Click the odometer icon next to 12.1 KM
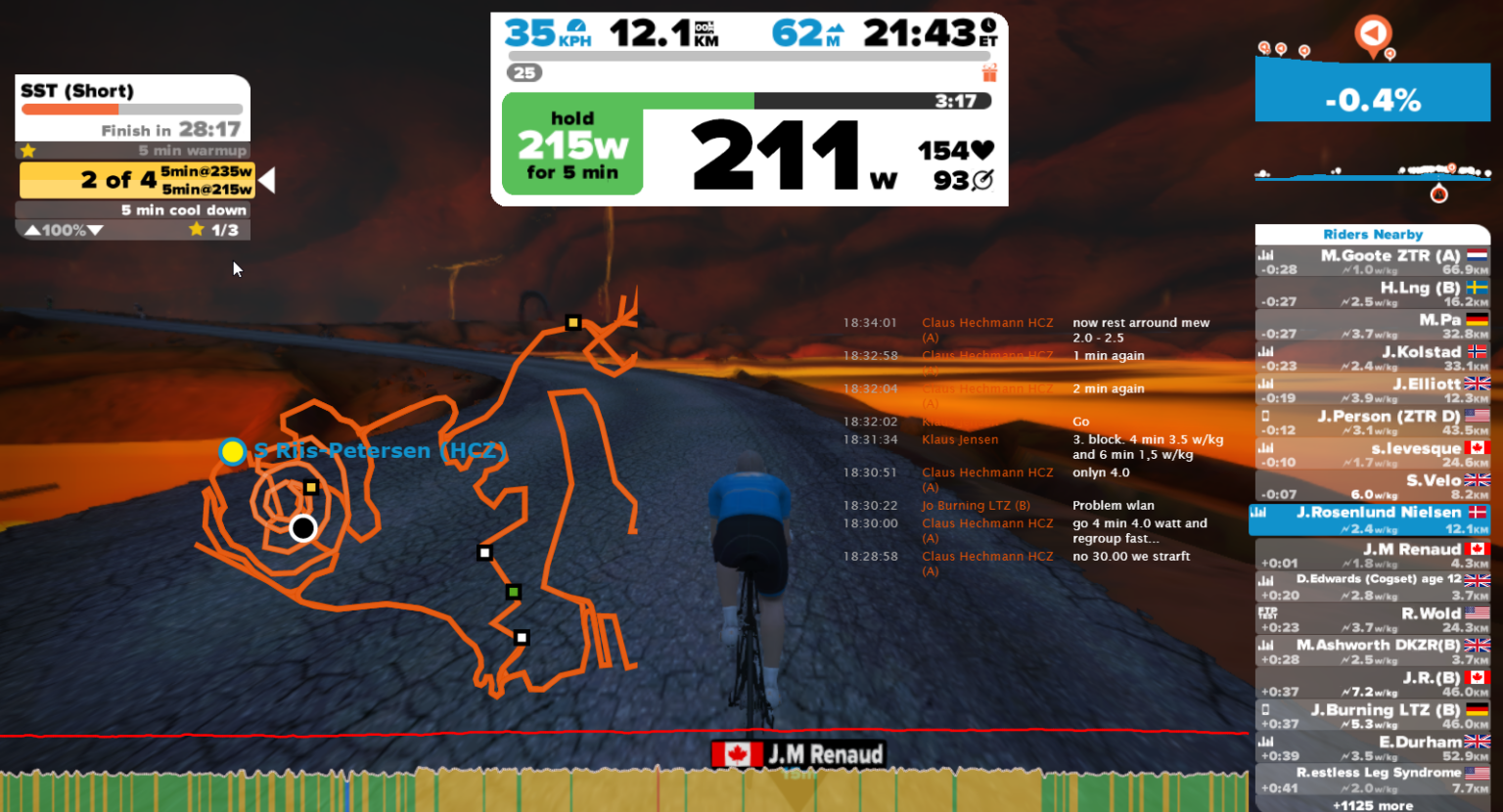1503x812 pixels. coord(706,27)
